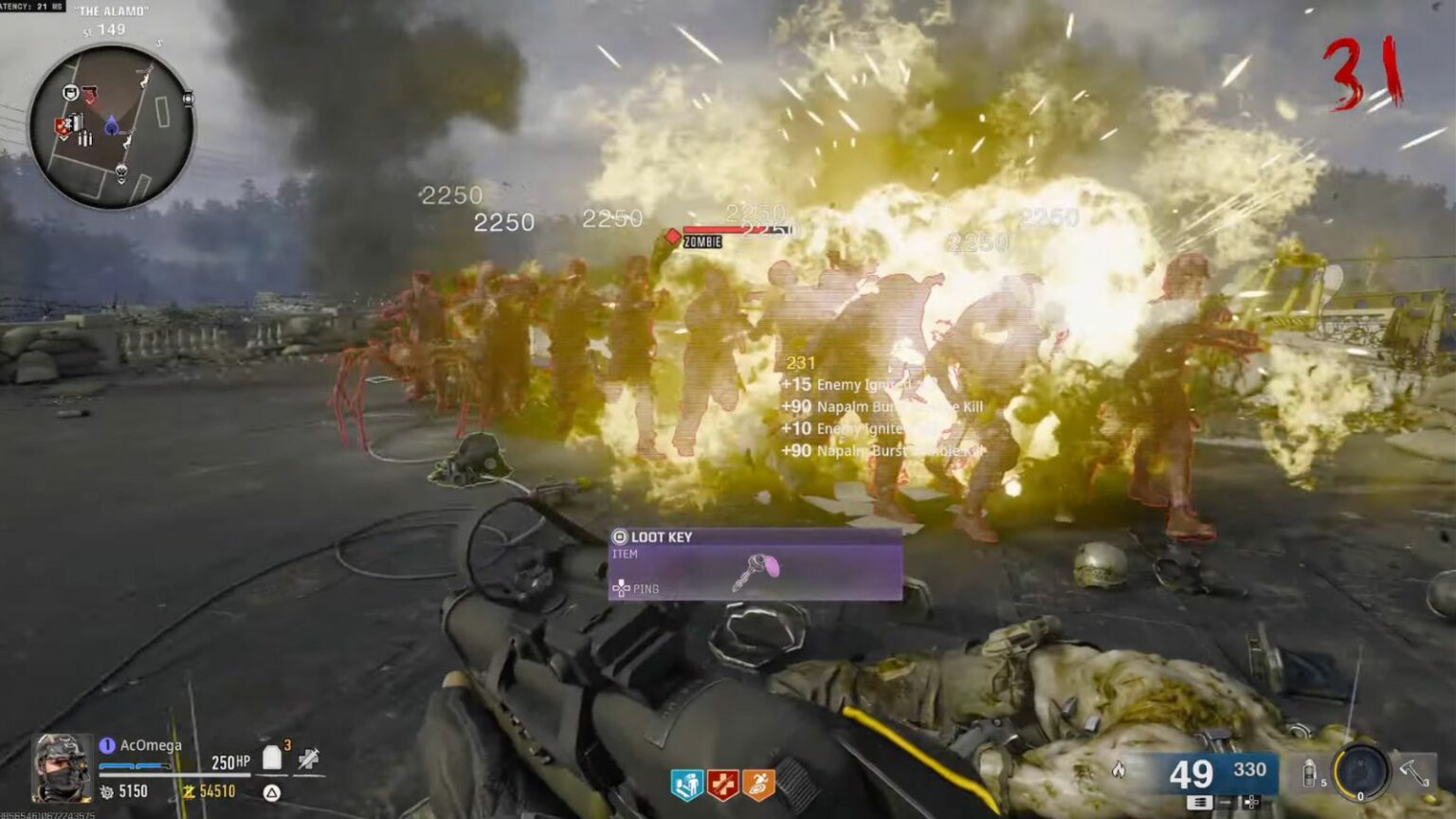The width and height of the screenshot is (1456, 819).
Task: Toggle the triangle button prompt near armor count
Action: click(271, 793)
